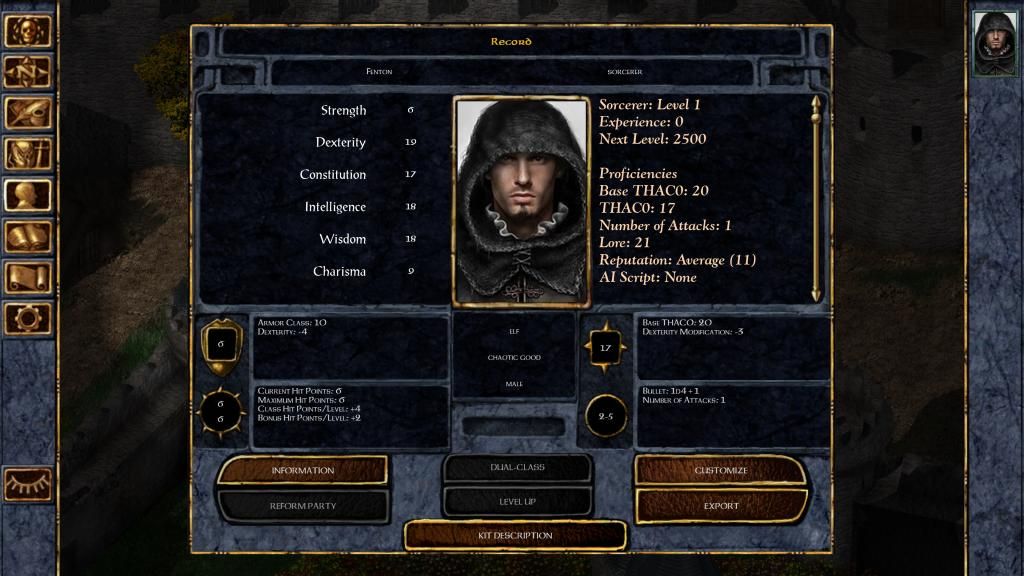Choose the Level Up button
This screenshot has width=1024, height=576.
518,501
